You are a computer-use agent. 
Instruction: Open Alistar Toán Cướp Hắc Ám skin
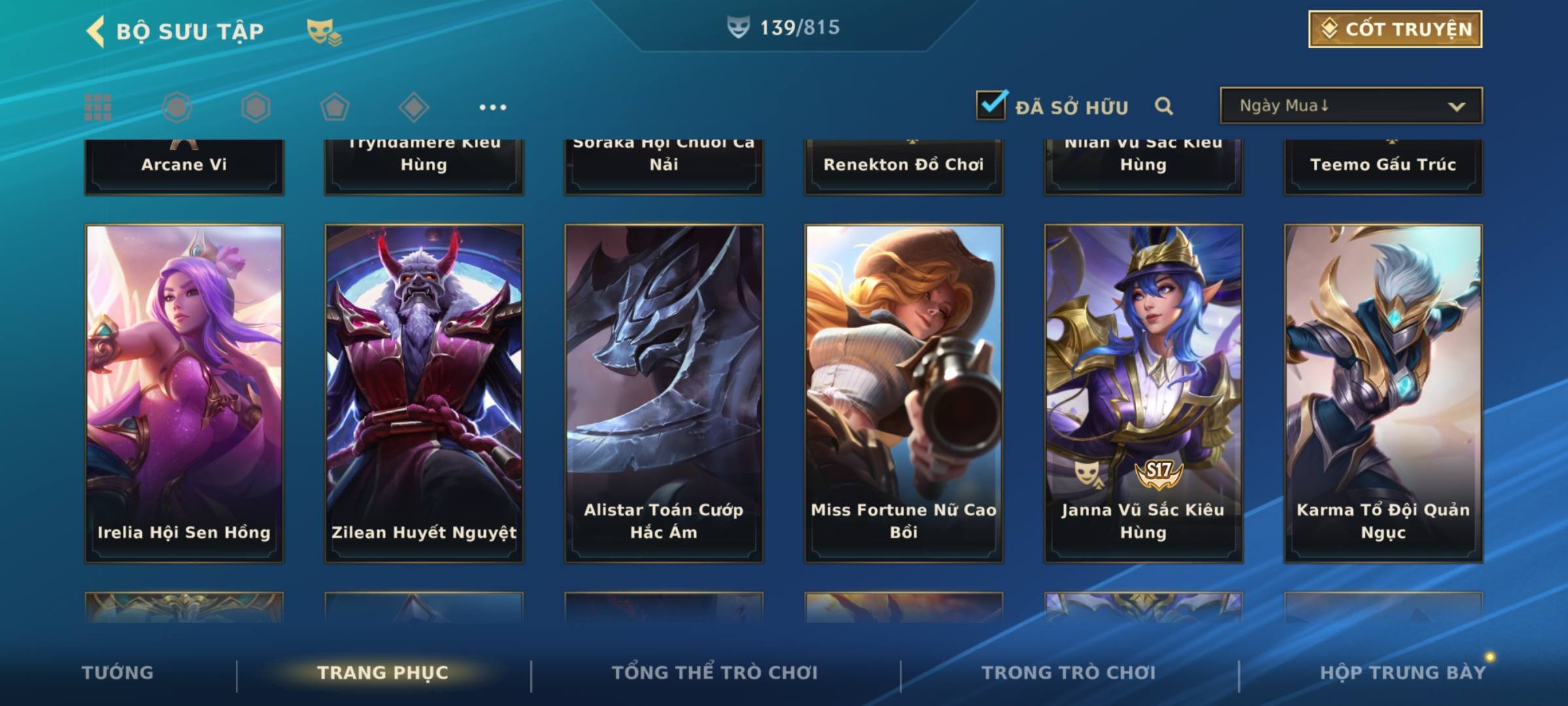(664, 392)
